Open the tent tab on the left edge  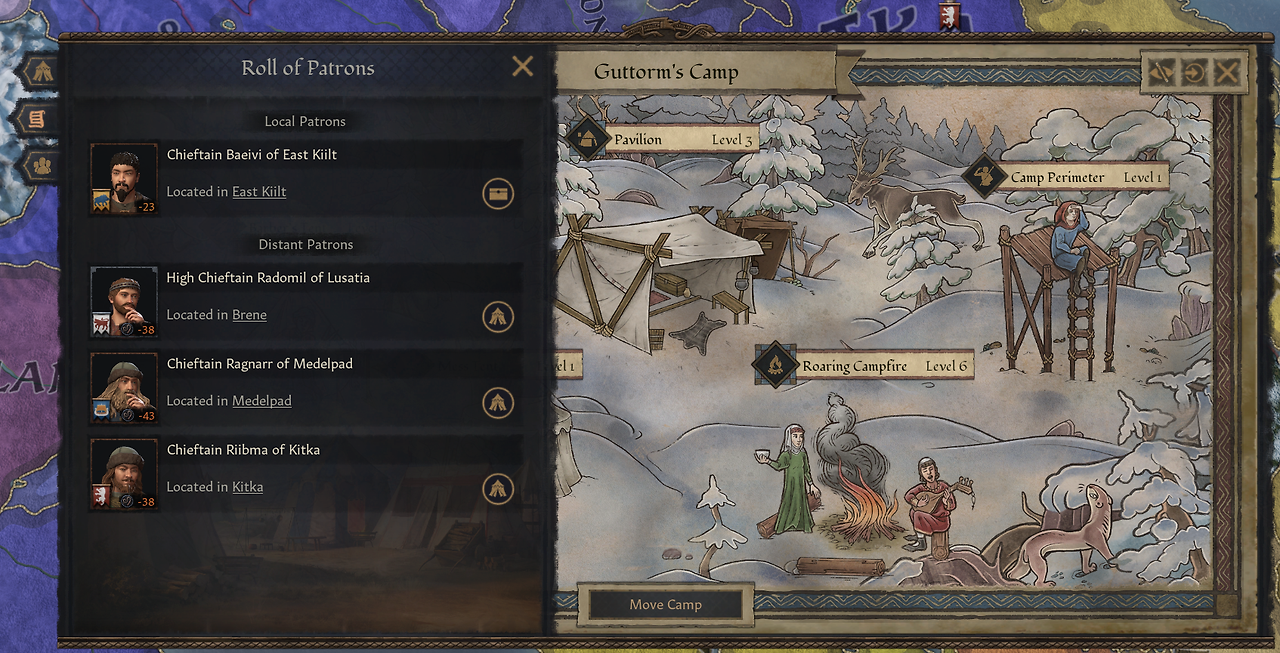(x=40, y=72)
